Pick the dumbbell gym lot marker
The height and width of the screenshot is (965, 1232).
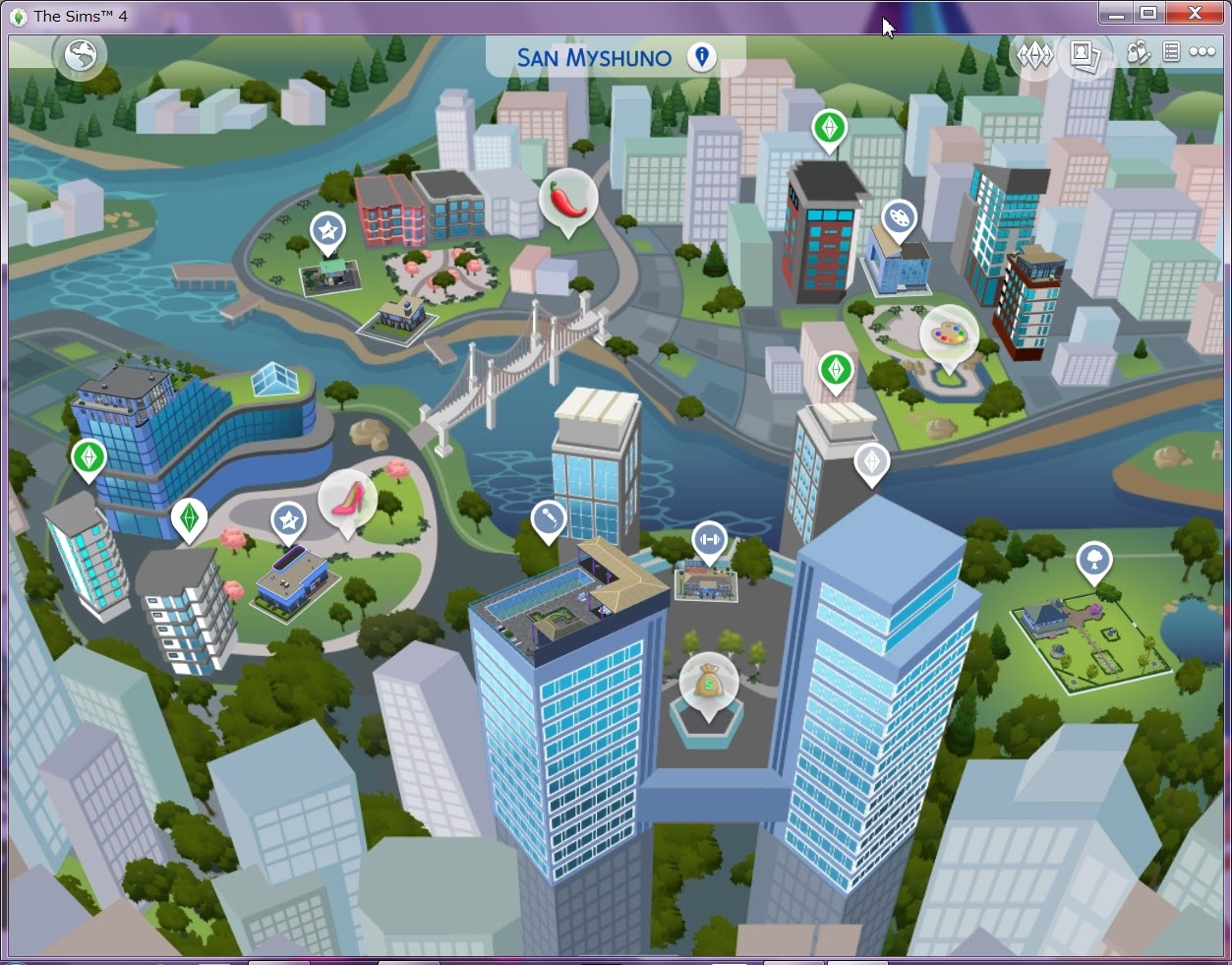(709, 539)
